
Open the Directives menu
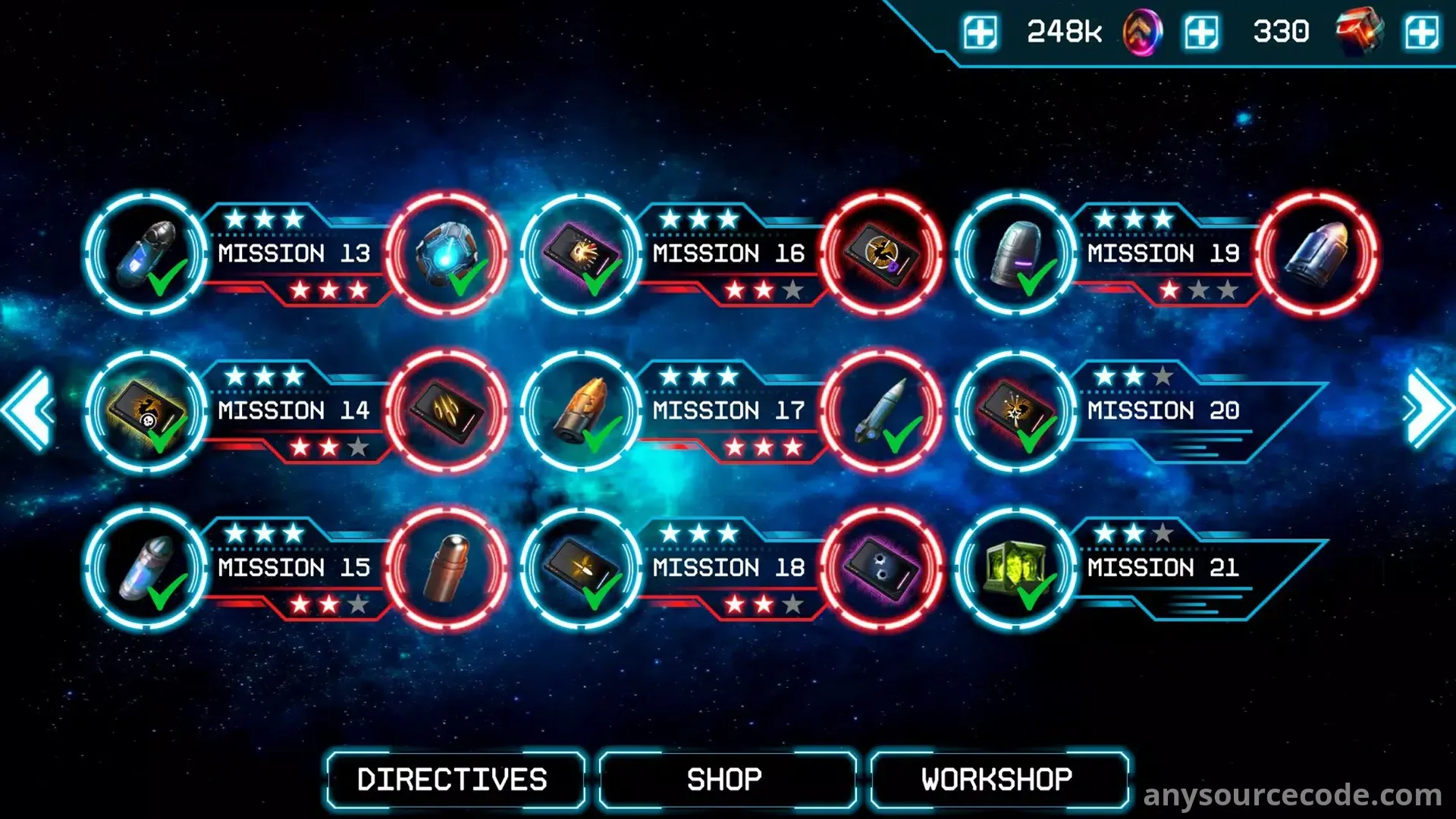[x=453, y=780]
